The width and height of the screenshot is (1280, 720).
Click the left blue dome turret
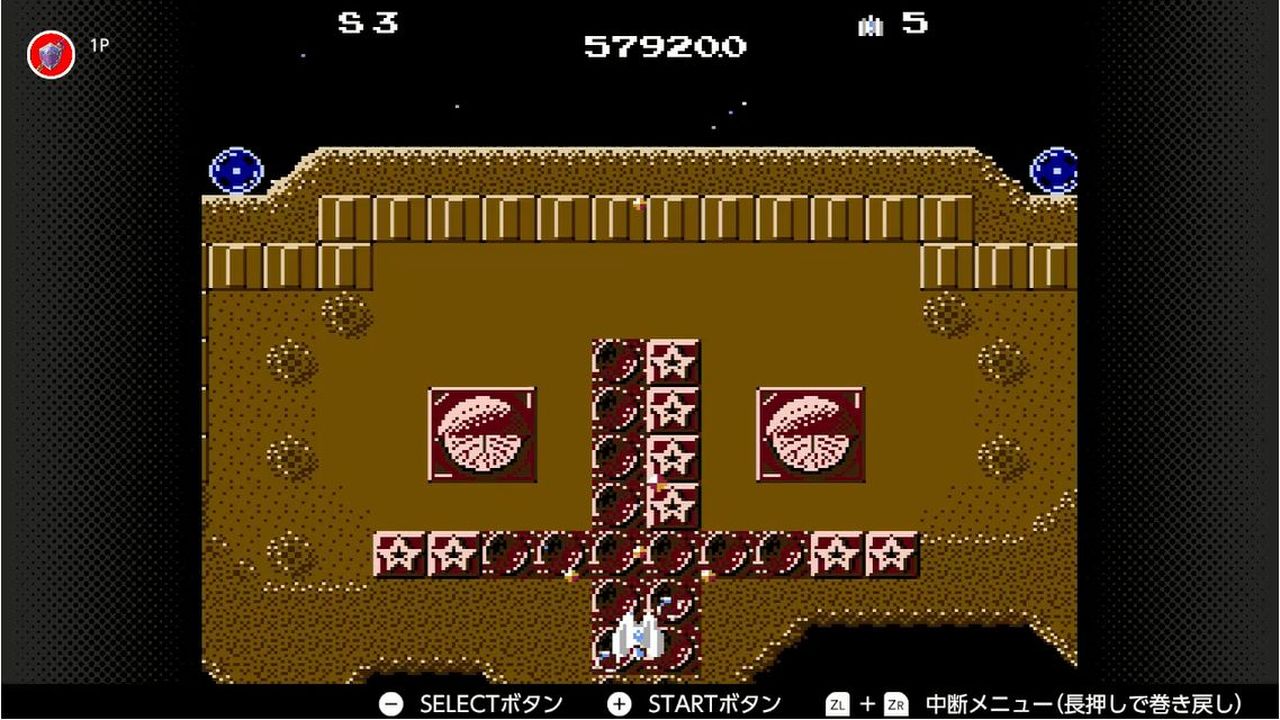[234, 170]
